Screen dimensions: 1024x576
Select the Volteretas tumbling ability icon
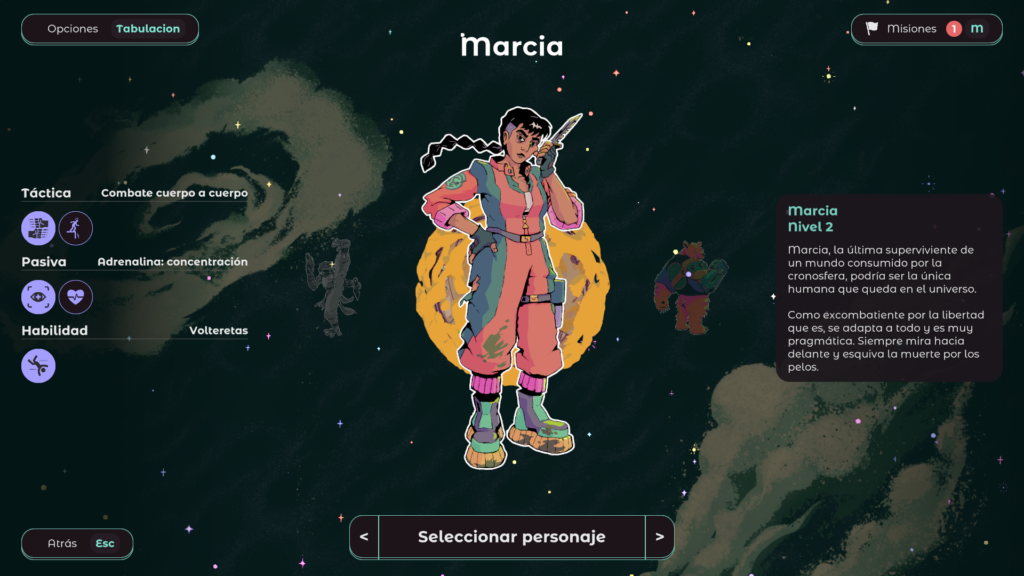tap(38, 365)
